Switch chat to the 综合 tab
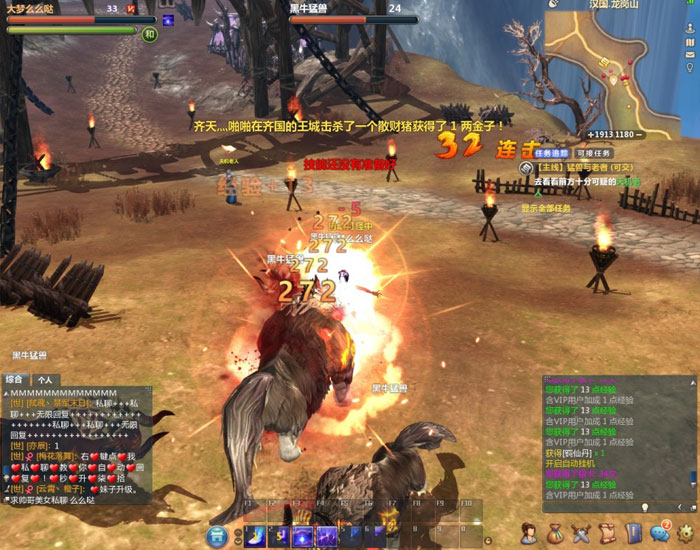 coord(15,380)
